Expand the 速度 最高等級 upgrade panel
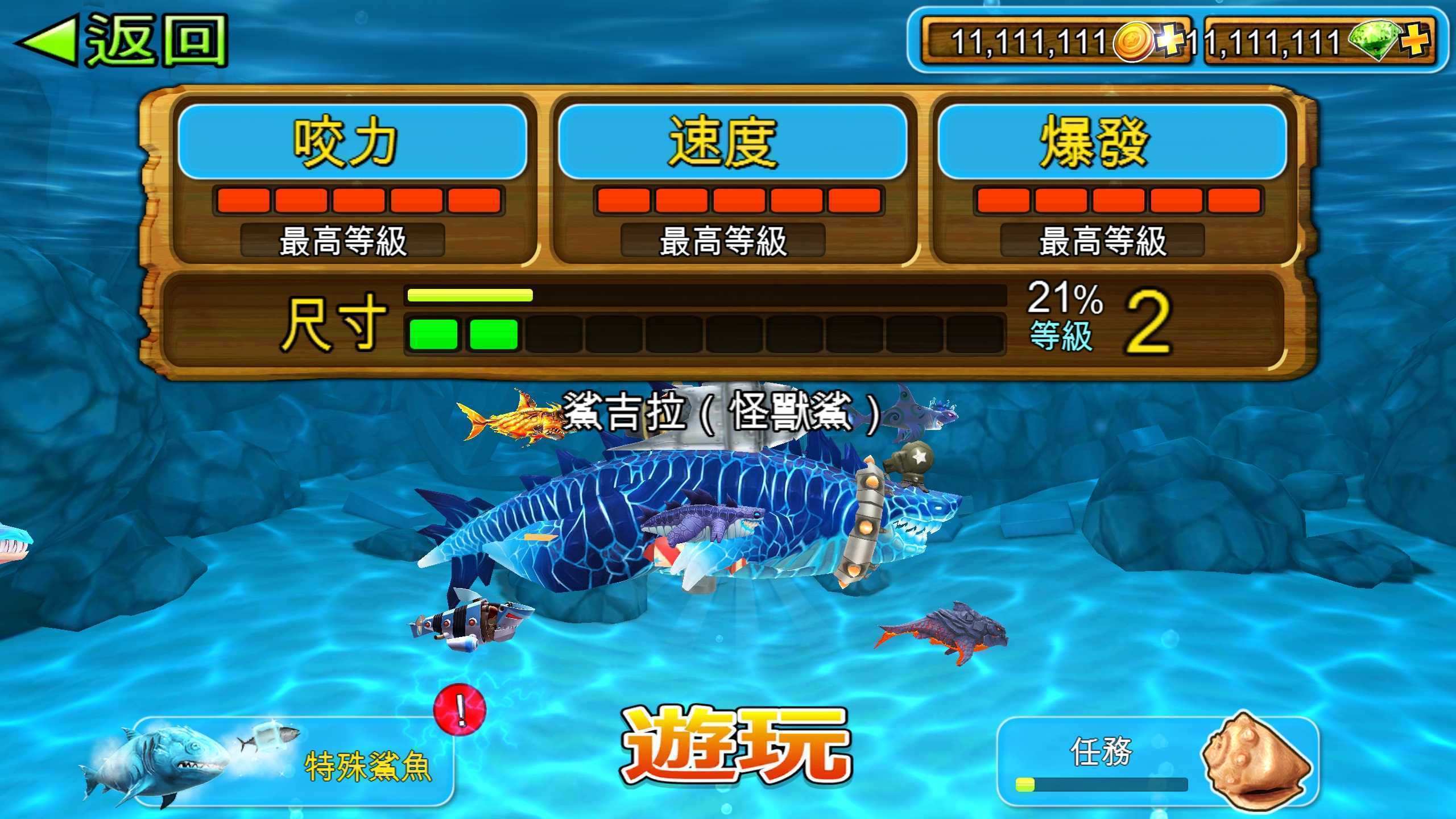This screenshot has height=819, width=1456. [723, 241]
